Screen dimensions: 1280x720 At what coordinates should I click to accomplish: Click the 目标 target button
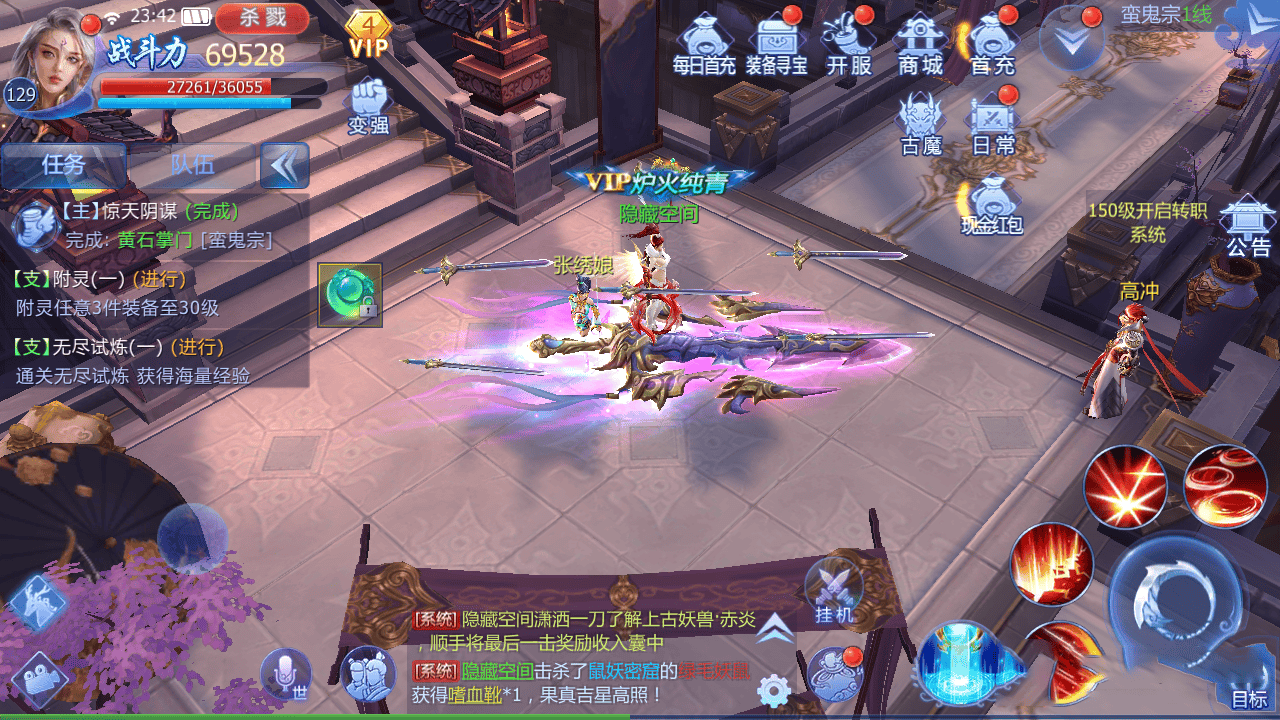(1249, 697)
